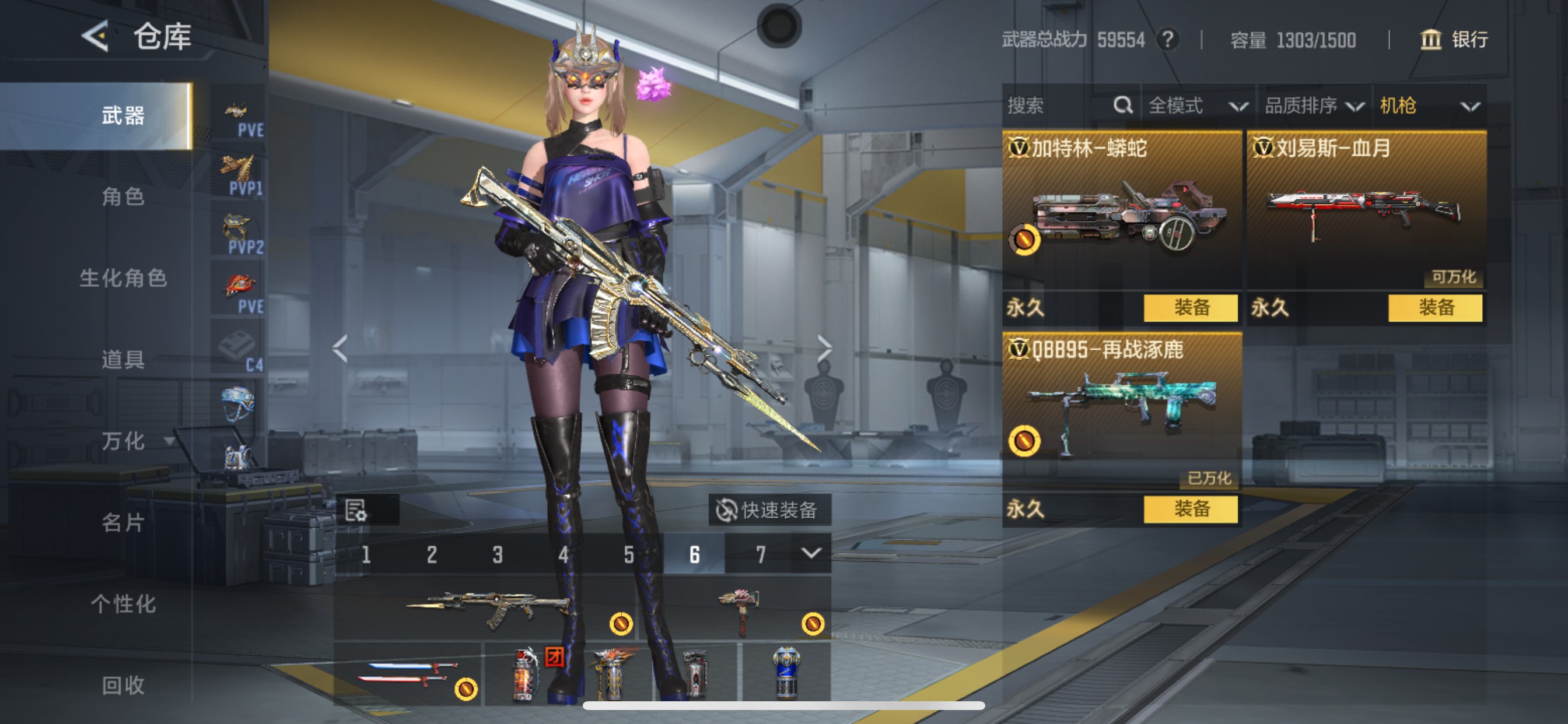Activate 快速装备 quick equip
The image size is (1568, 724).
coord(769,510)
